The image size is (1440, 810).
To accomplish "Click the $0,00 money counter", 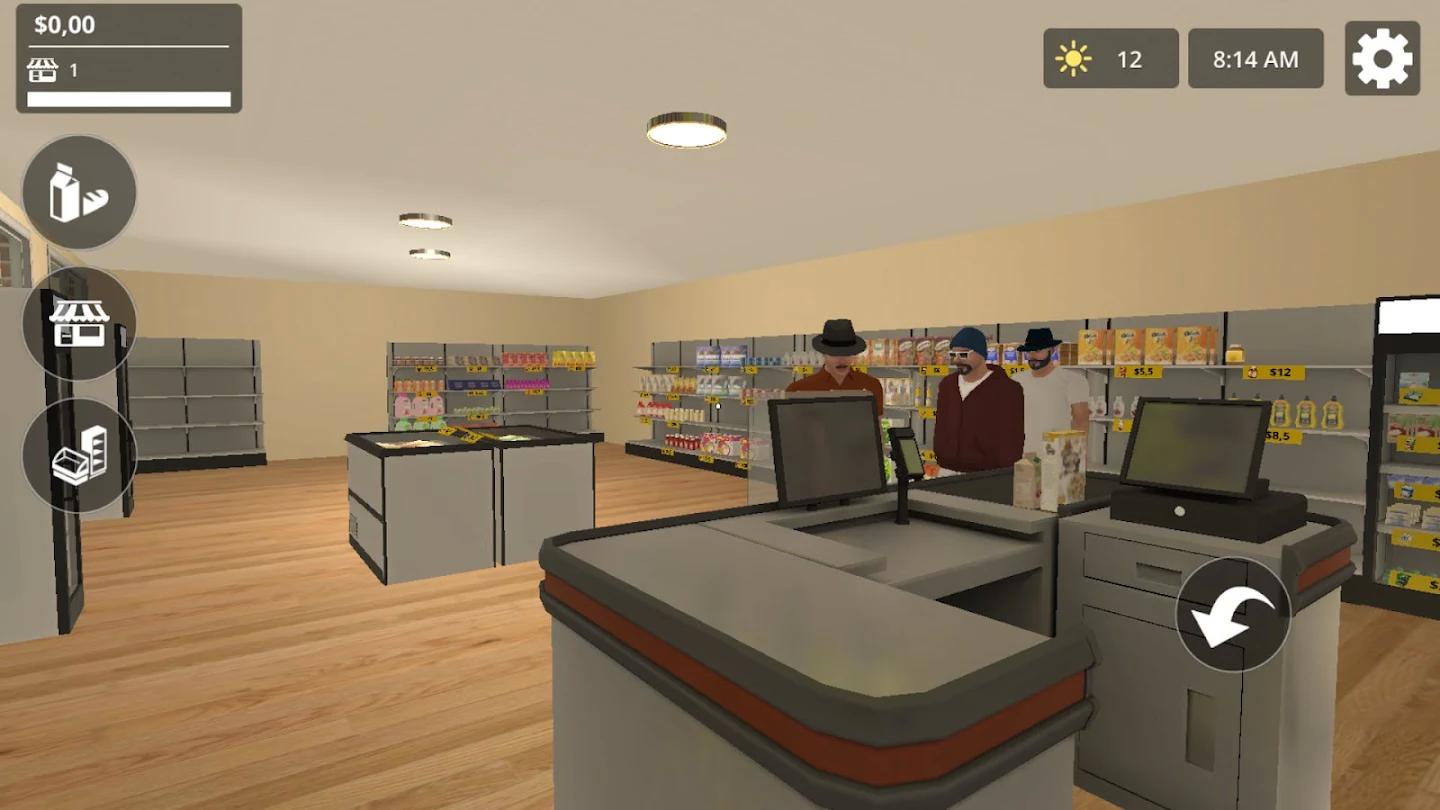I will [62, 23].
